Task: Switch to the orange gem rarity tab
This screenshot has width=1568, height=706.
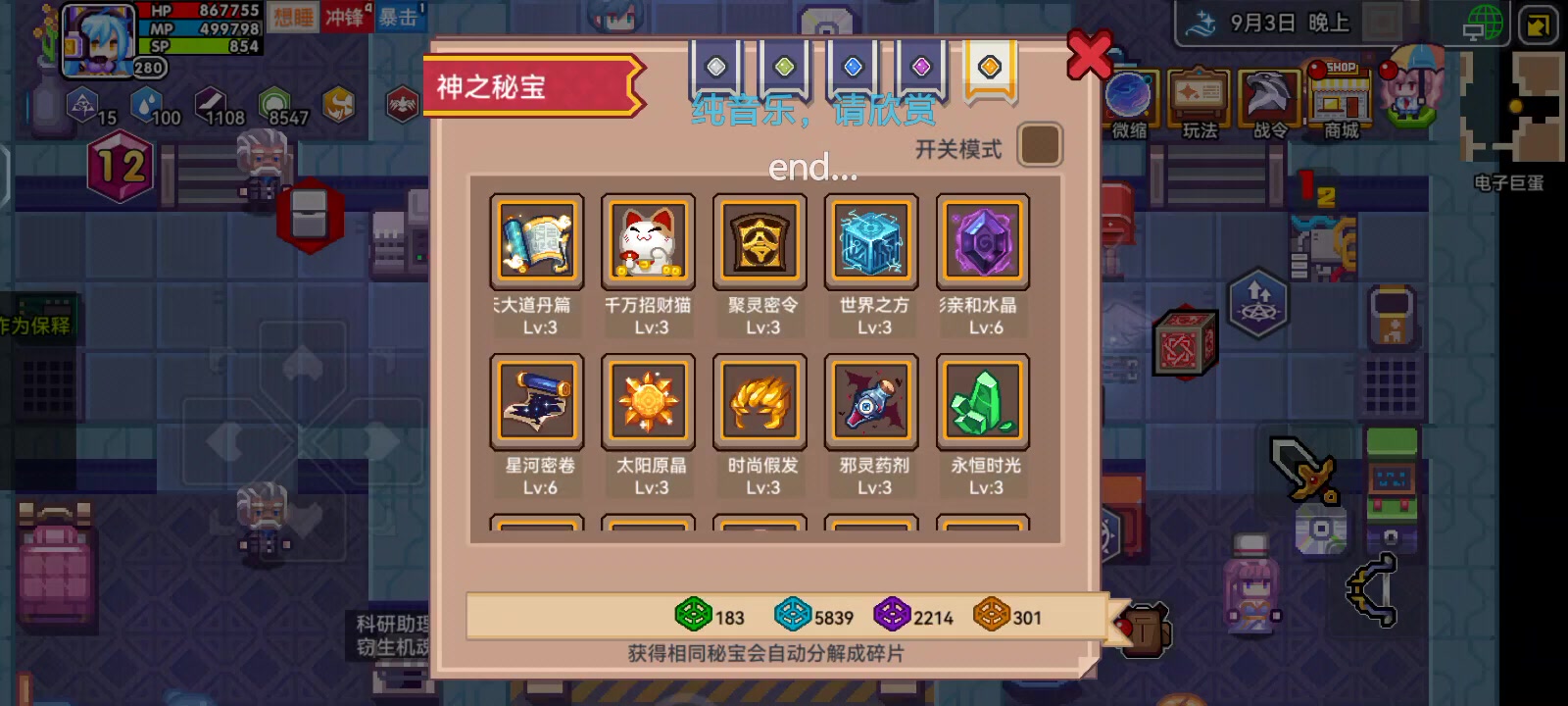Action: pos(990,66)
